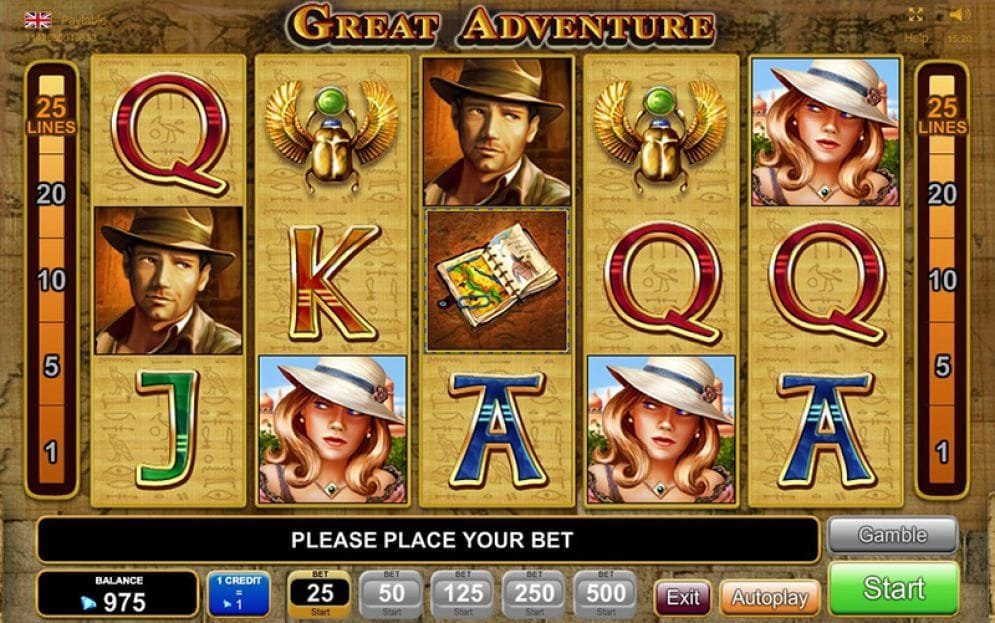Image resolution: width=995 pixels, height=623 pixels.
Task: Mute sound using the speaker icon
Action: pos(960,15)
